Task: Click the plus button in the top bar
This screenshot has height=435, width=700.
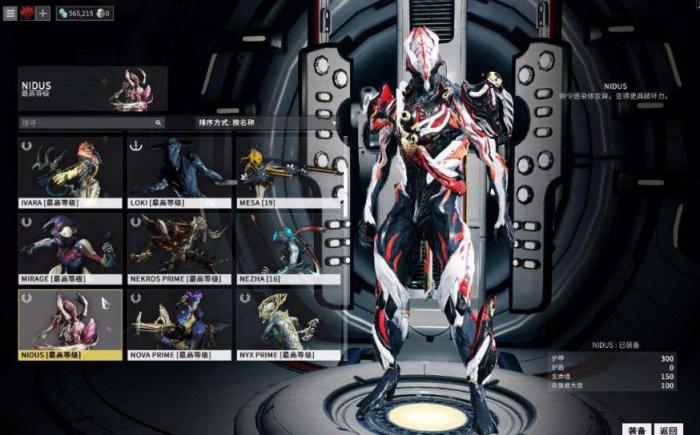Action: coord(43,13)
